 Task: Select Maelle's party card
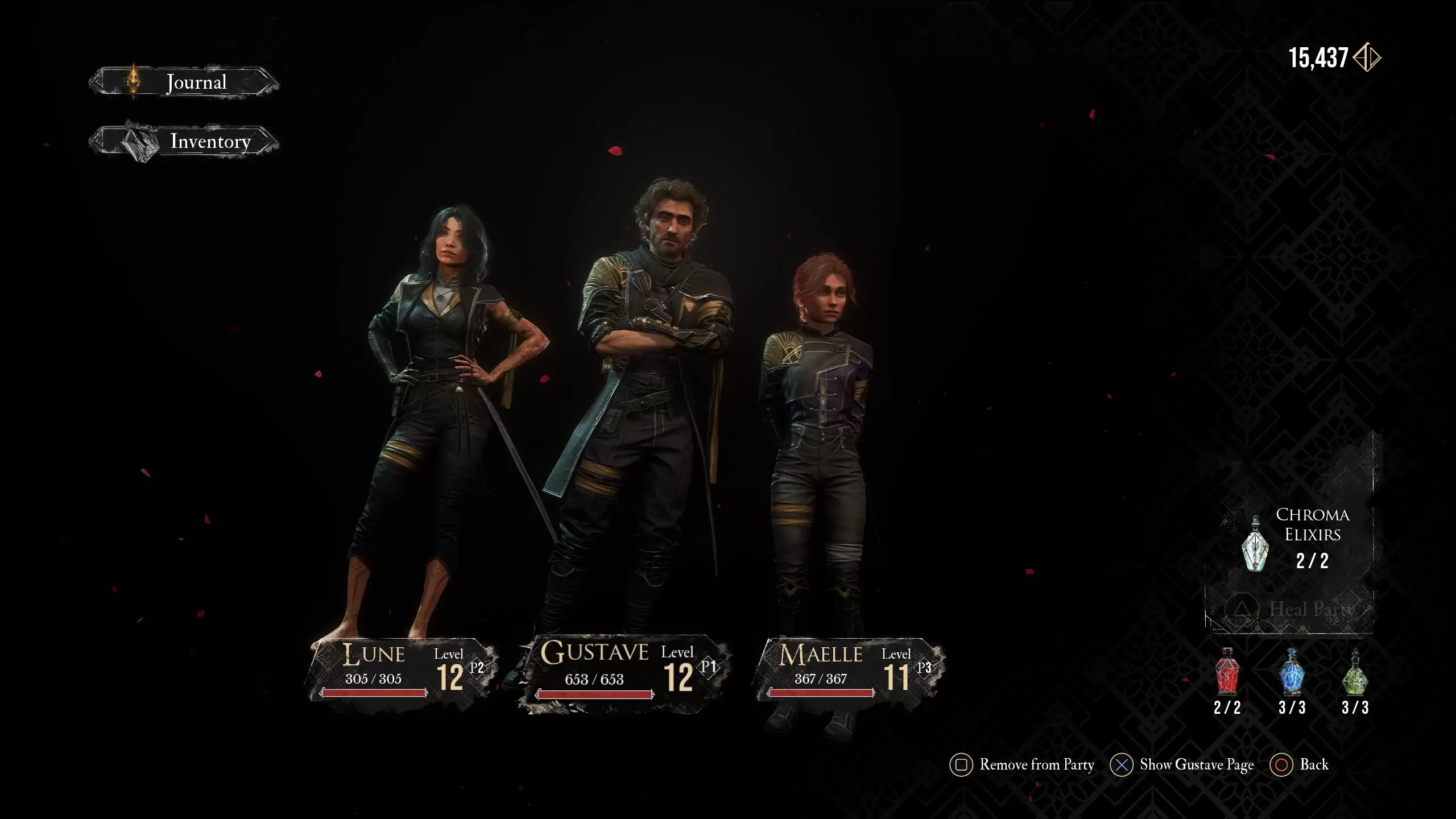point(850,670)
